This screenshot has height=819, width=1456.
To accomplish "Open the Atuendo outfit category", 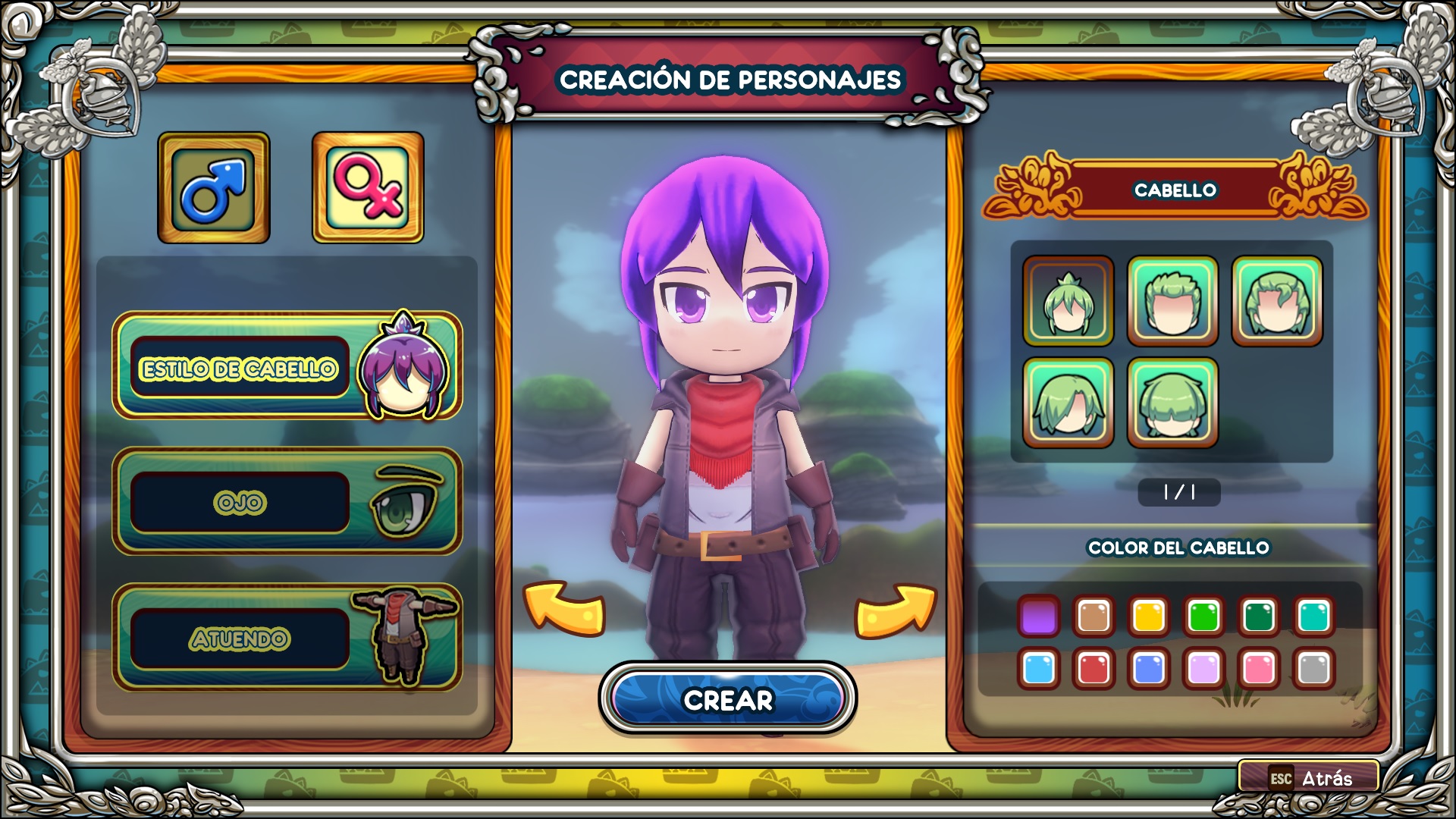I will click(x=287, y=637).
